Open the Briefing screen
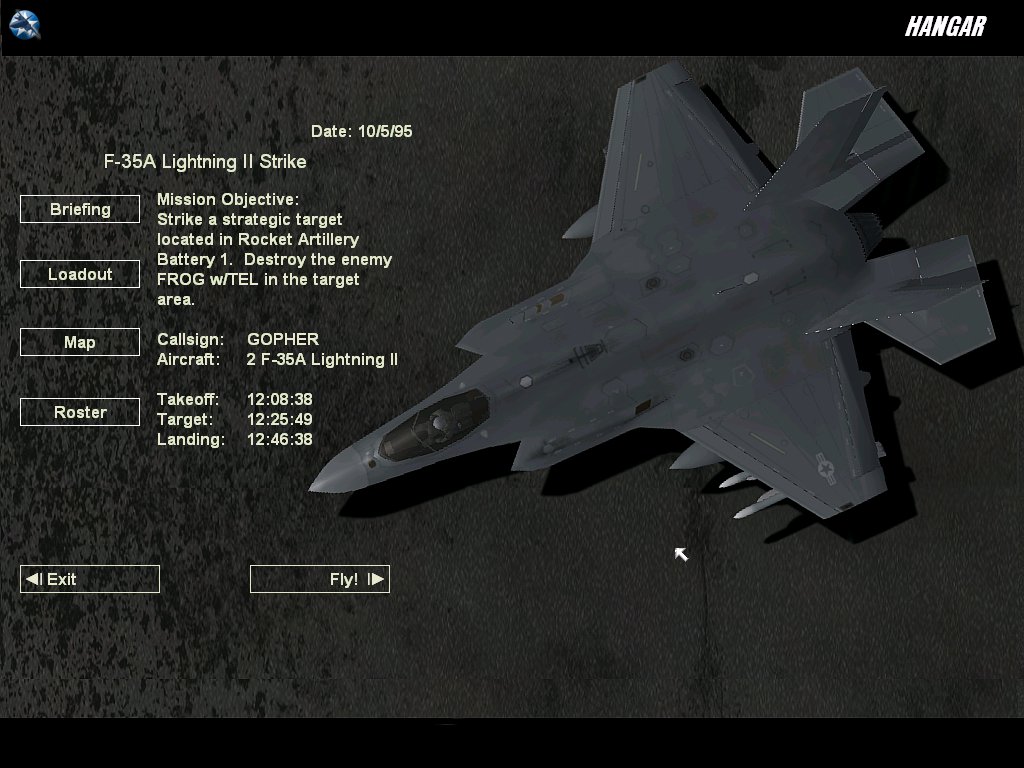Screen dimensions: 1024x768 pyautogui.click(x=80, y=209)
